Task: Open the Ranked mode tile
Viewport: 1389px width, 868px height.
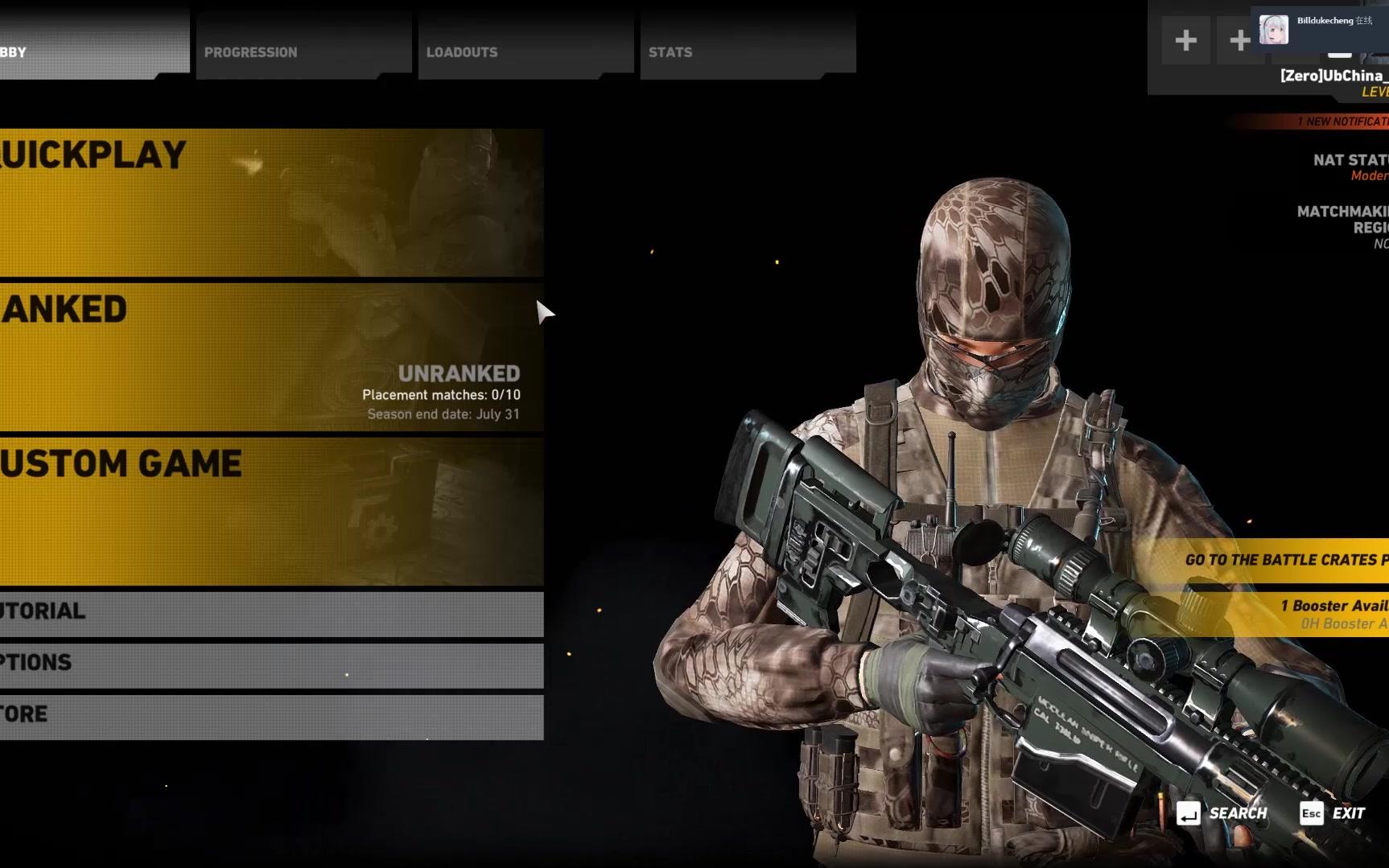Action: pyautogui.click(x=271, y=356)
